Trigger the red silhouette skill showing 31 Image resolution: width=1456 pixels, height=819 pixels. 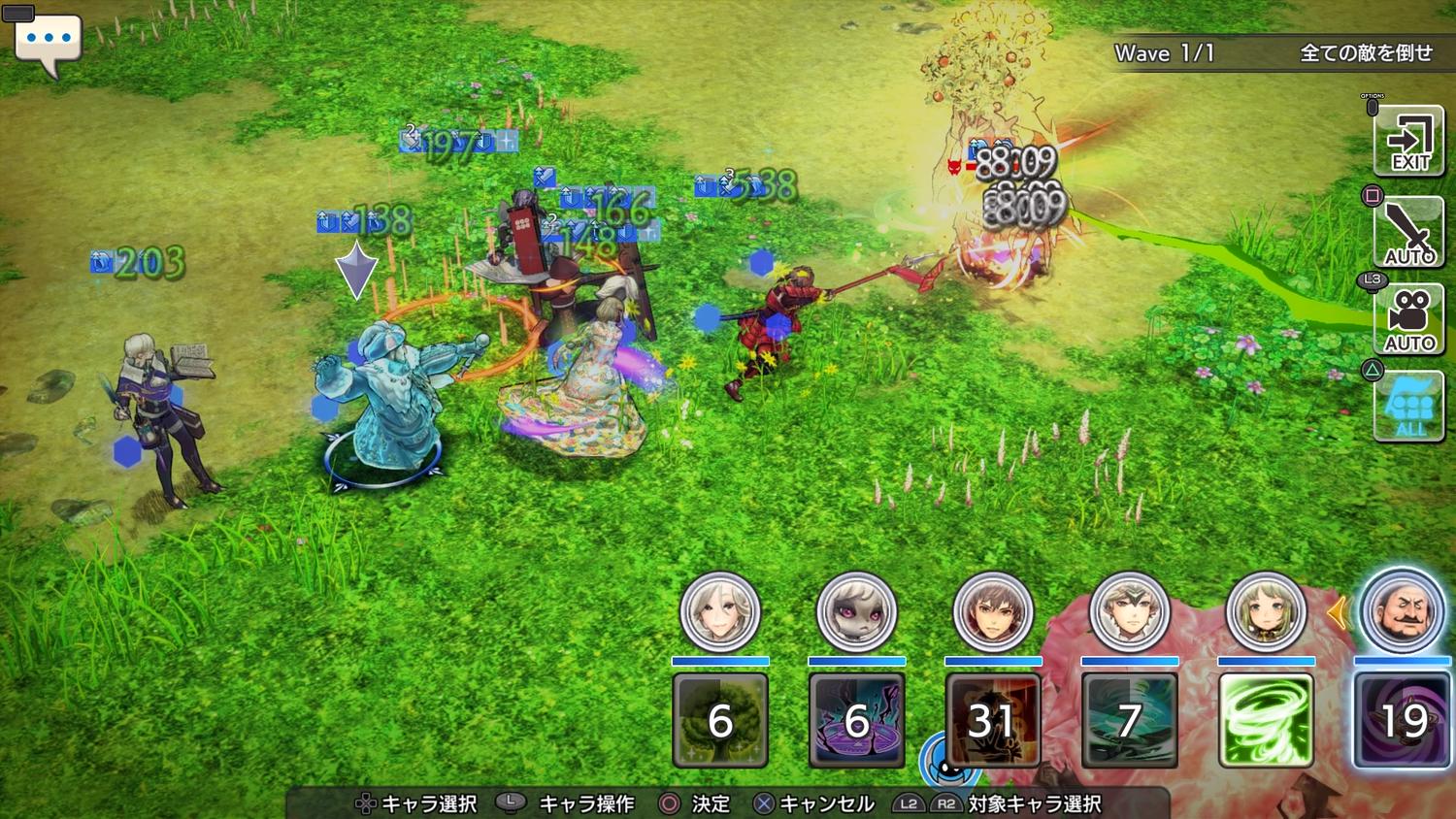pos(993,720)
